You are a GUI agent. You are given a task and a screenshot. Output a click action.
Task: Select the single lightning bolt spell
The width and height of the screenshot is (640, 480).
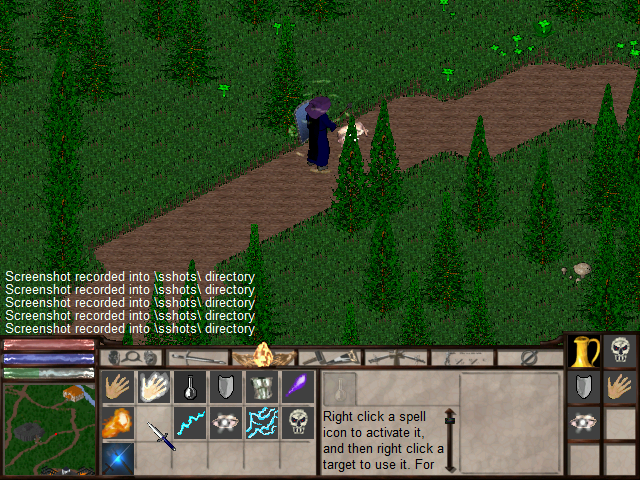189,423
